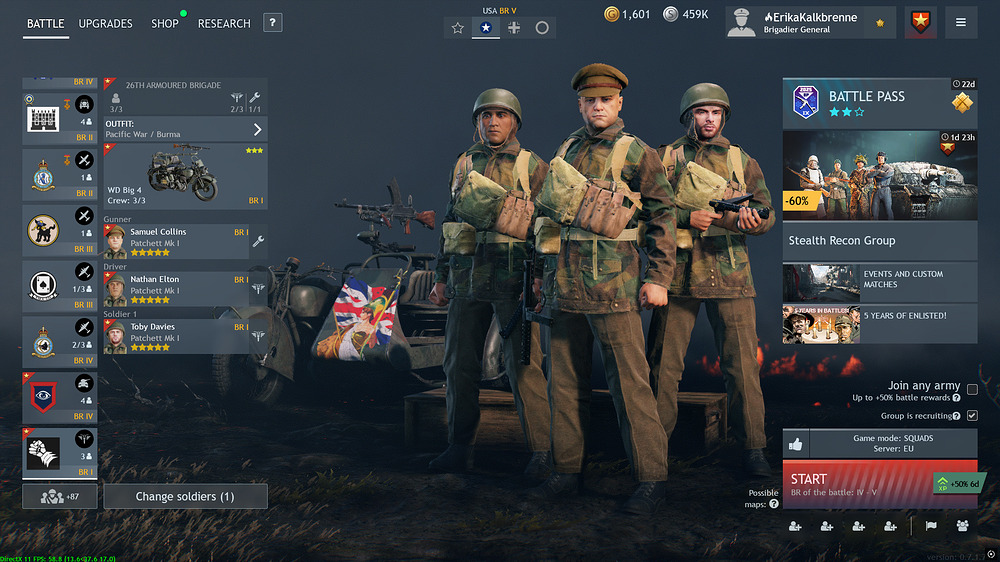Screen dimensions: 1000x562
Task: Toggle the Group is recruiting checkbox
Action: [972, 415]
